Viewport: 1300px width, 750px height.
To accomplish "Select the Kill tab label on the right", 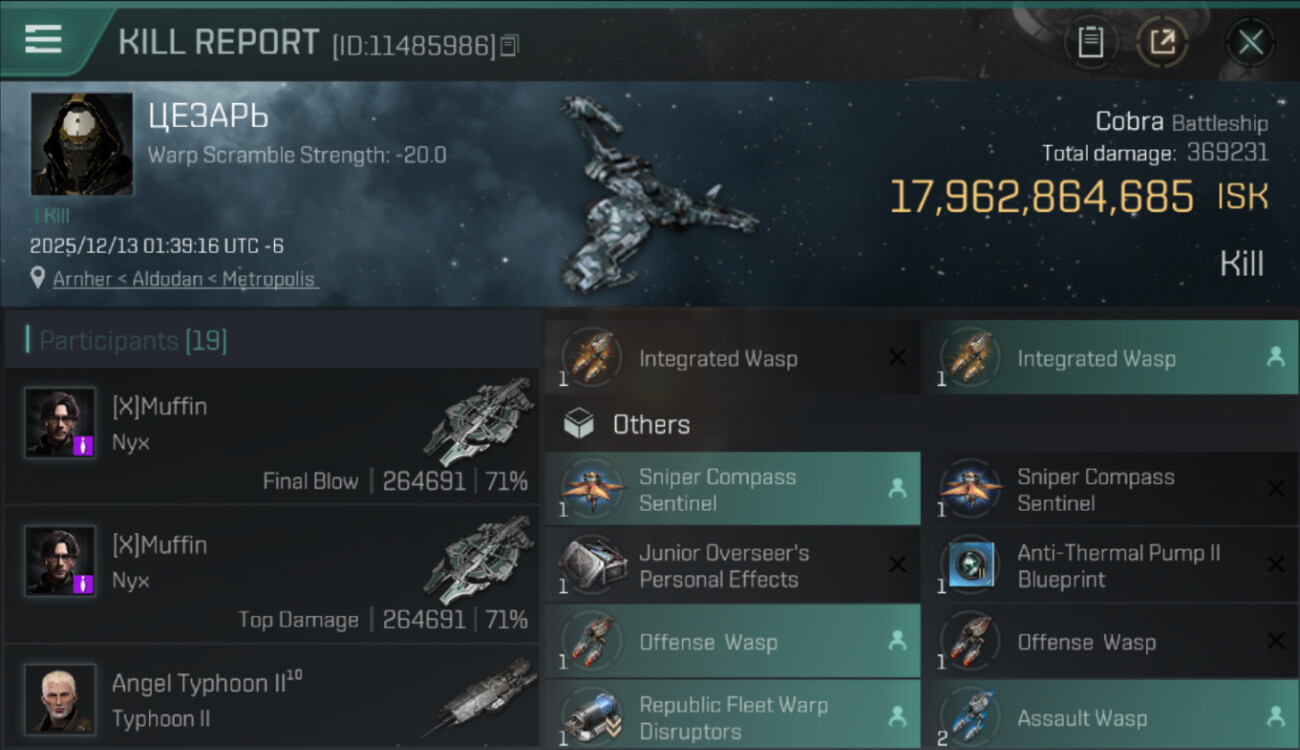I will (1243, 263).
